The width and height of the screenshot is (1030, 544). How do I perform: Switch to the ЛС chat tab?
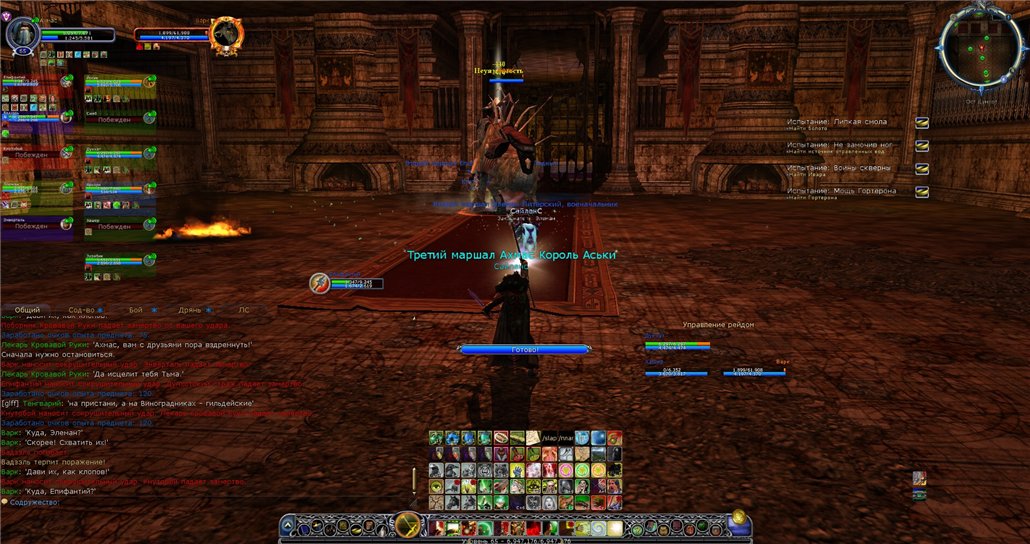pos(244,310)
